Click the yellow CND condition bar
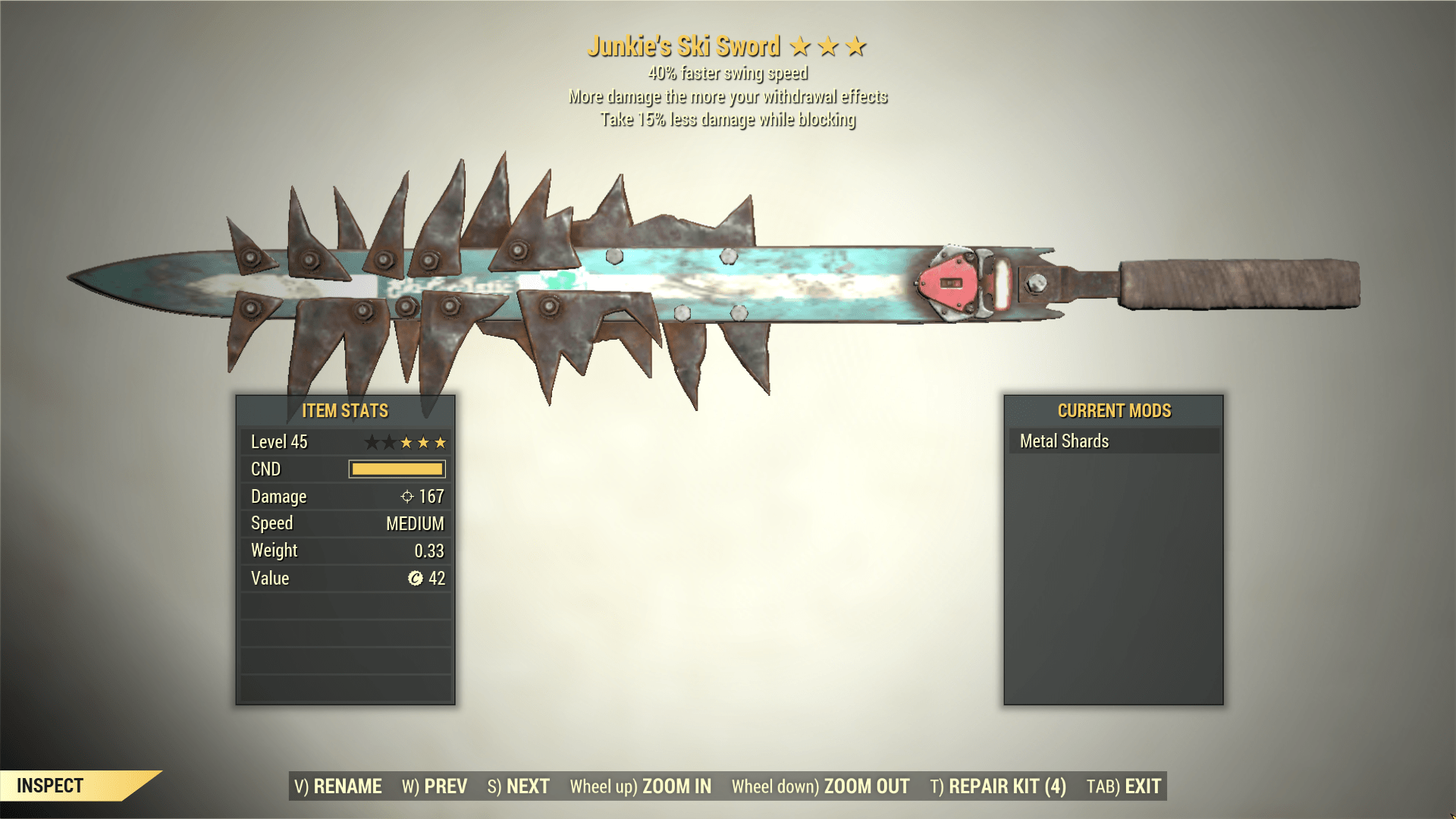Screen dimensions: 1456x819 (x=396, y=469)
